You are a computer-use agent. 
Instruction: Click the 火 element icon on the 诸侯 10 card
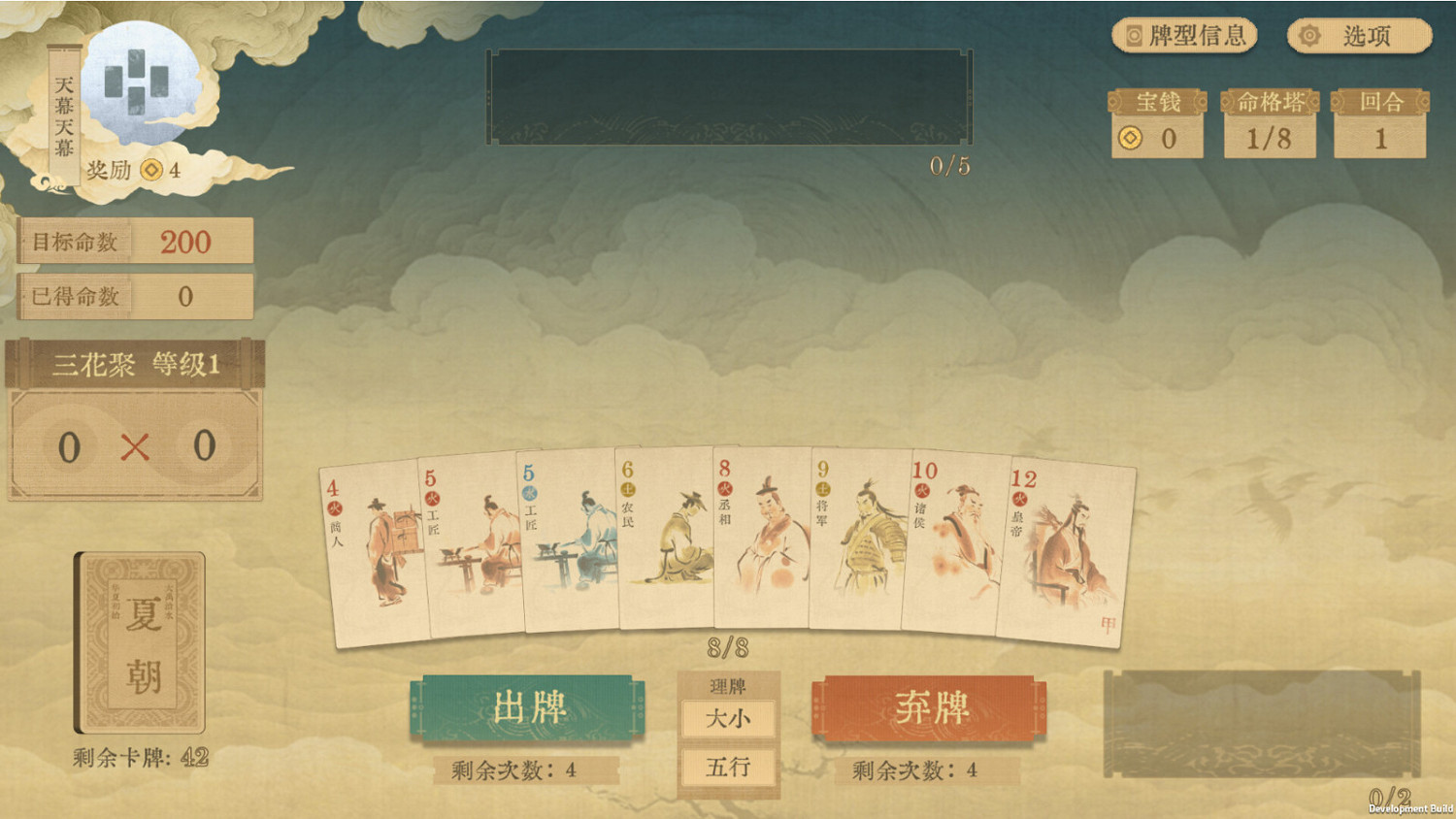pos(921,493)
